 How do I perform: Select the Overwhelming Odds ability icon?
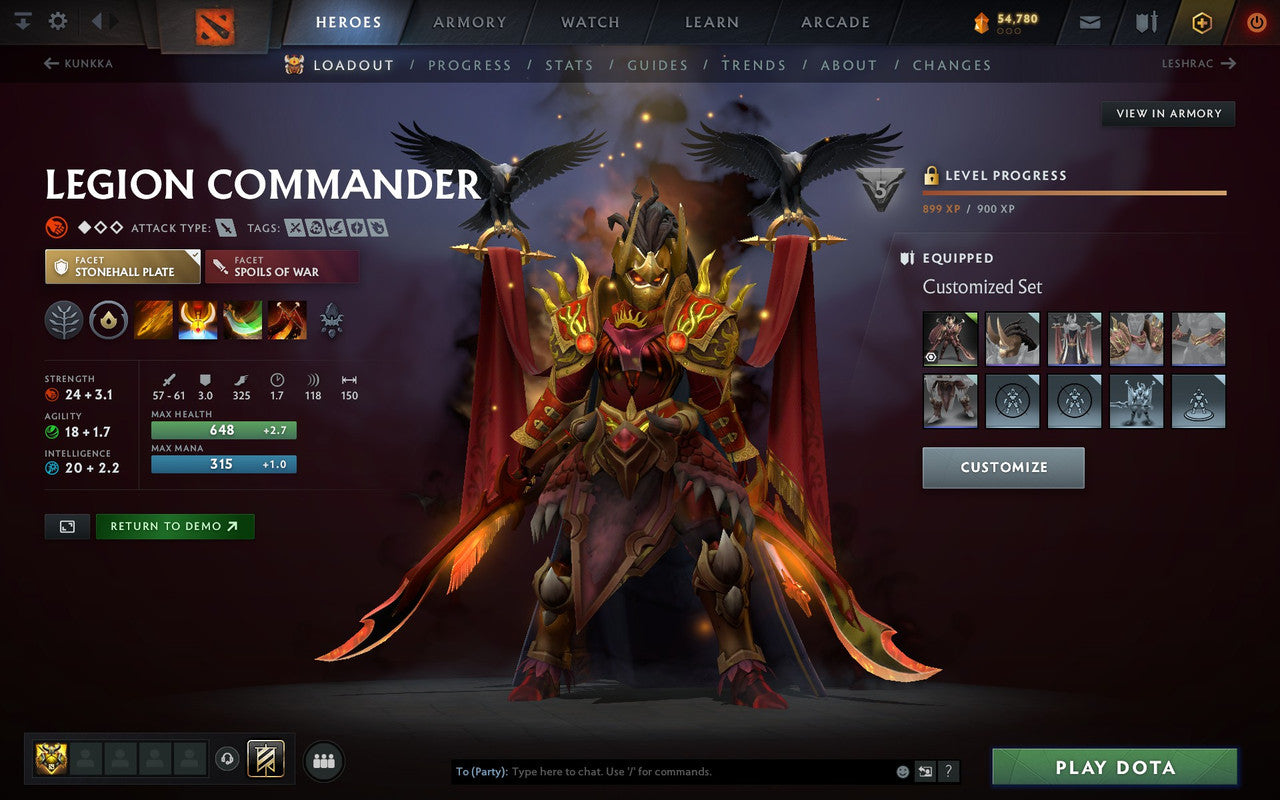153,320
